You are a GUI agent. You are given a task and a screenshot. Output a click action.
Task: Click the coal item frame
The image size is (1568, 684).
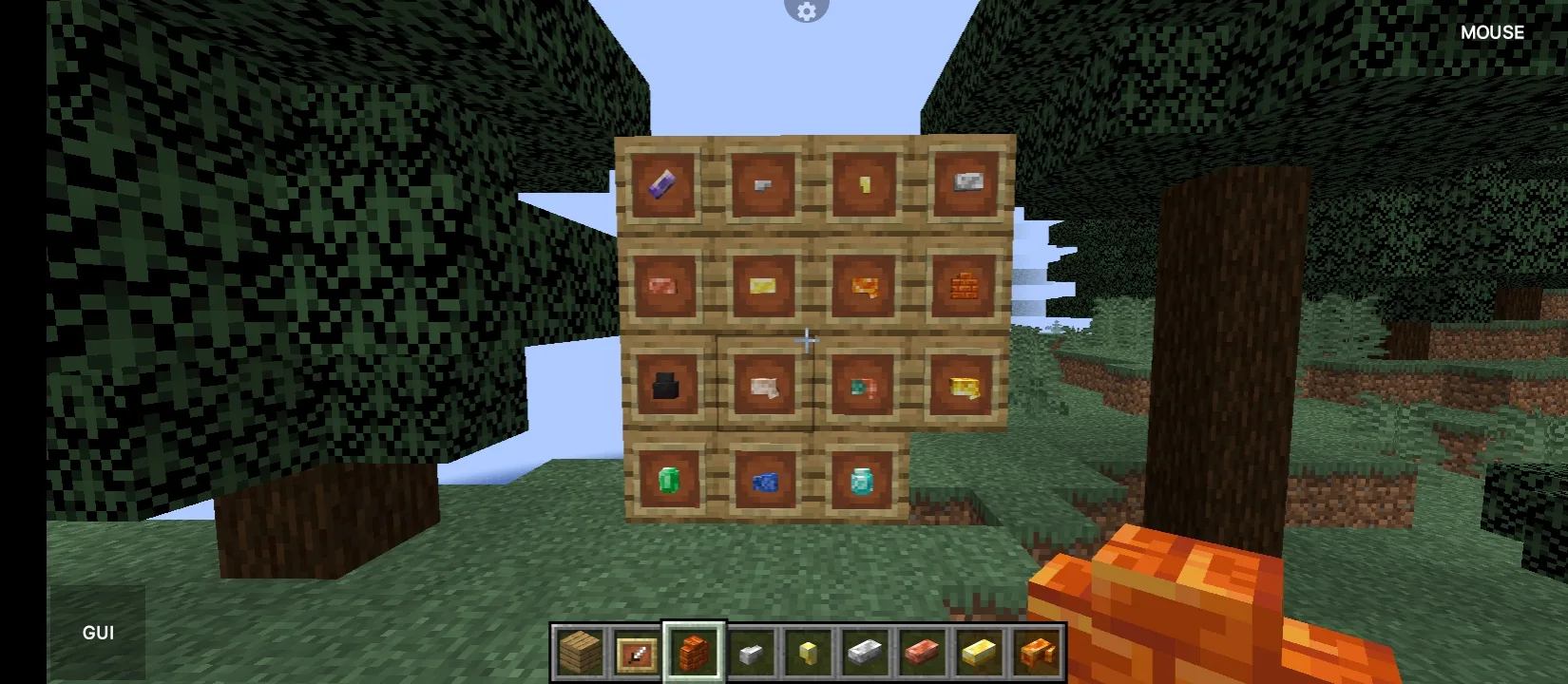[665, 385]
